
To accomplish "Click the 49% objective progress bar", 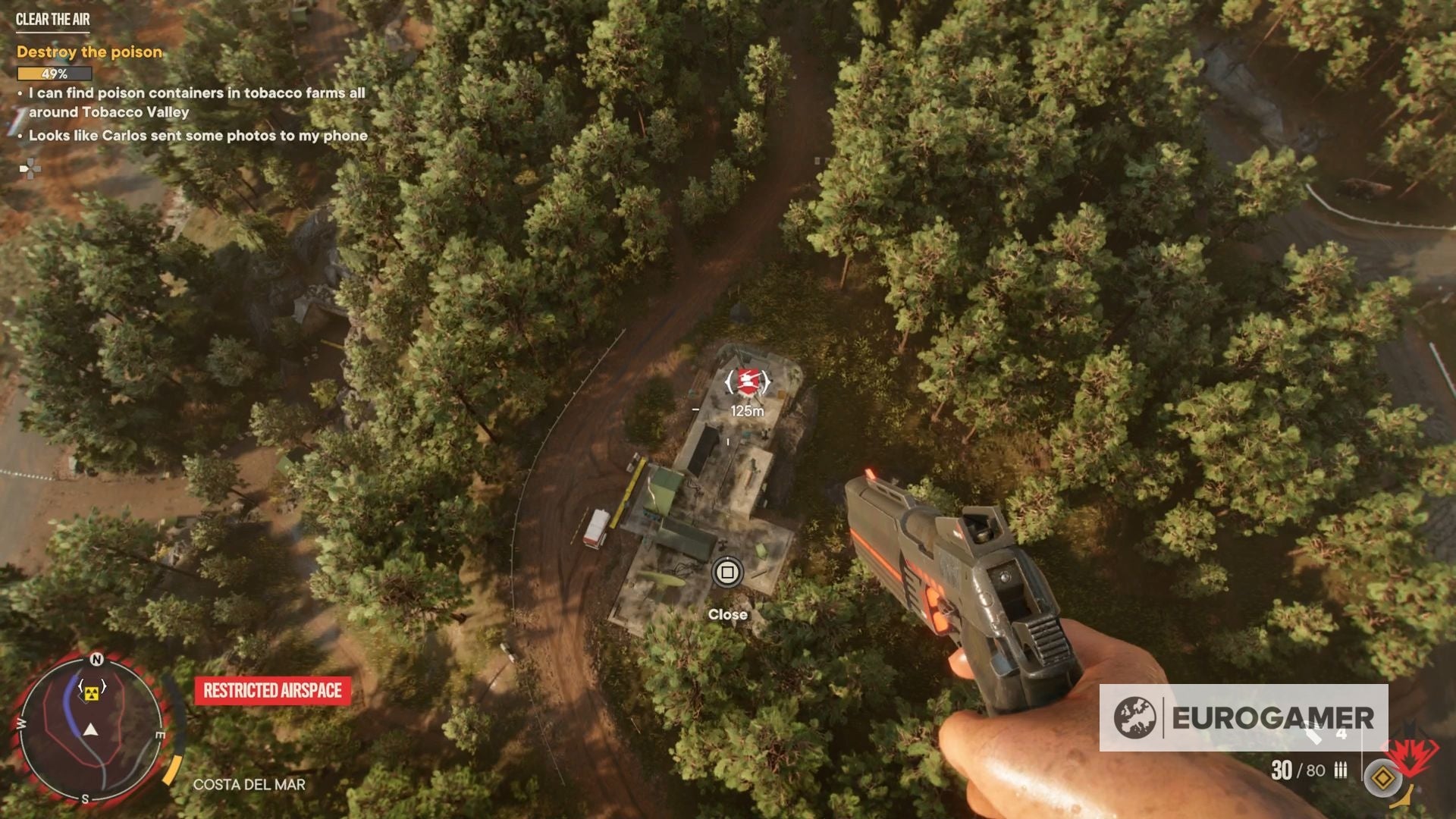I will 55,73.
